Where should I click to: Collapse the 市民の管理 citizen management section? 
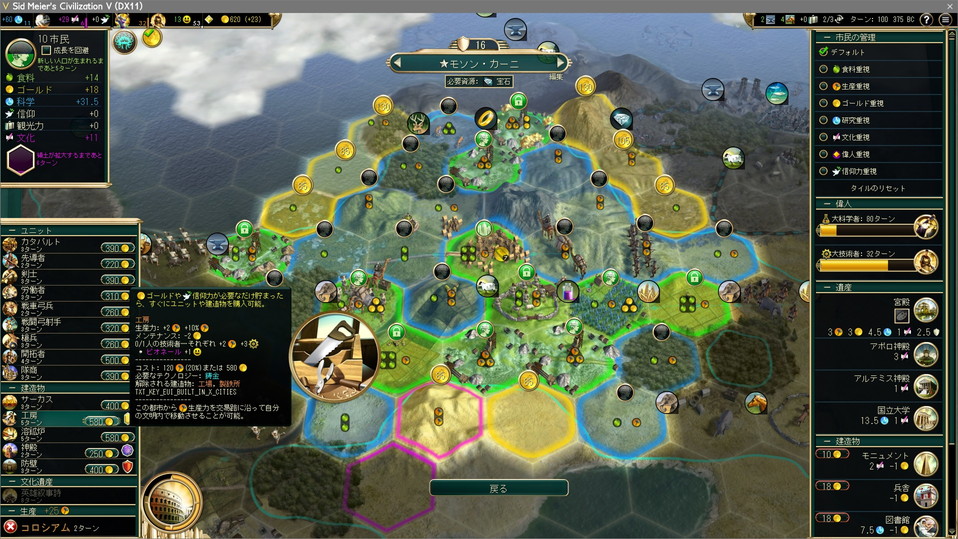[825, 37]
